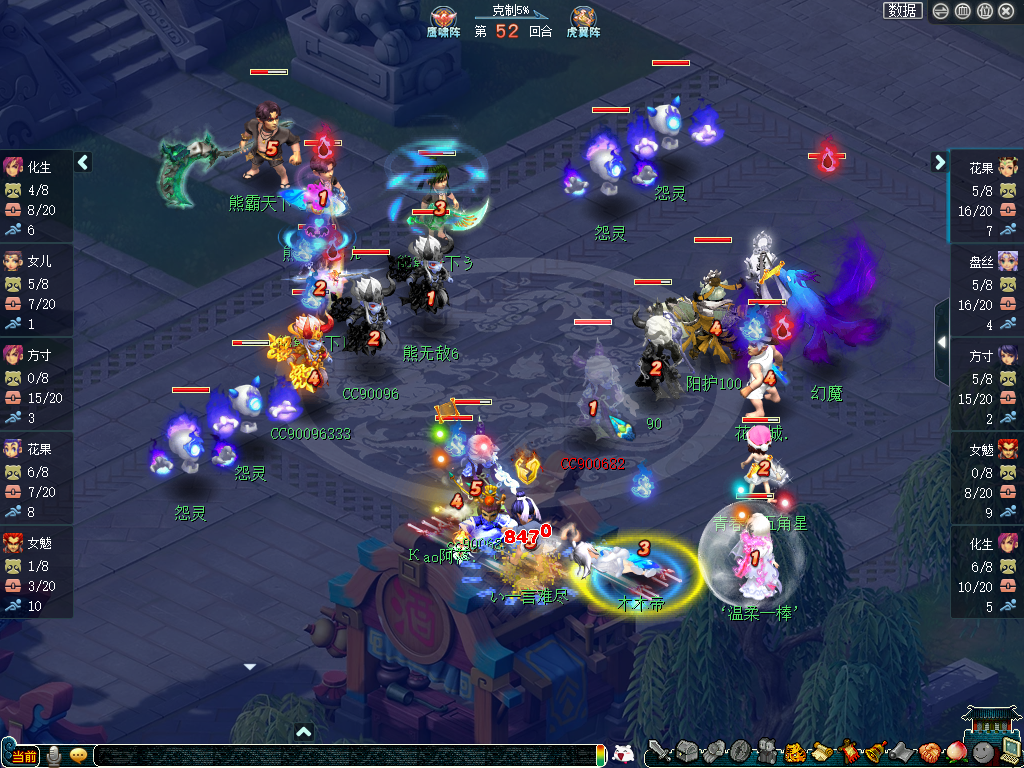The width and height of the screenshot is (1024, 768).
Task: Select the 当前 chat channel button
Action: 24,755
